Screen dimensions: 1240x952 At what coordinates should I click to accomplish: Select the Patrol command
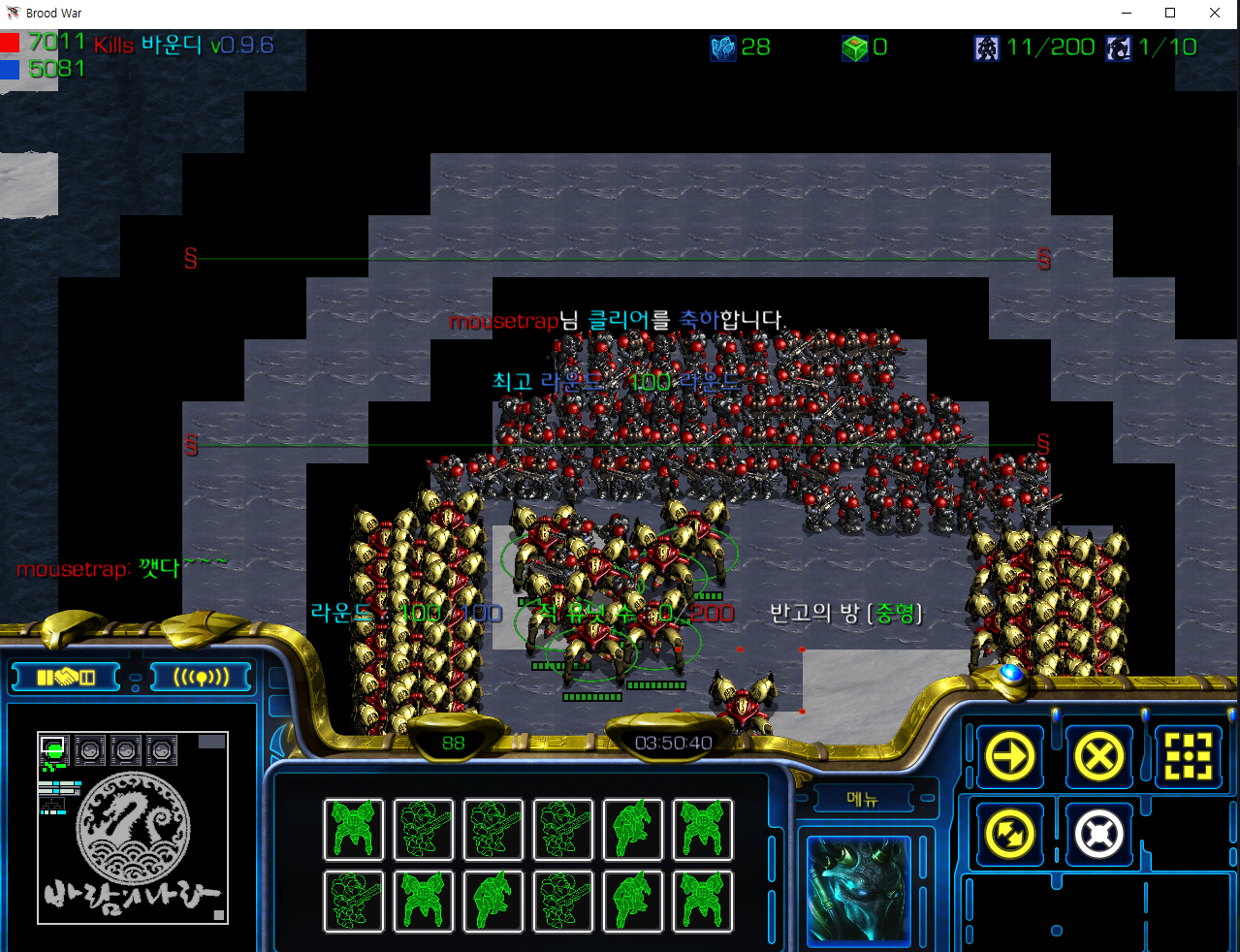[1010, 834]
